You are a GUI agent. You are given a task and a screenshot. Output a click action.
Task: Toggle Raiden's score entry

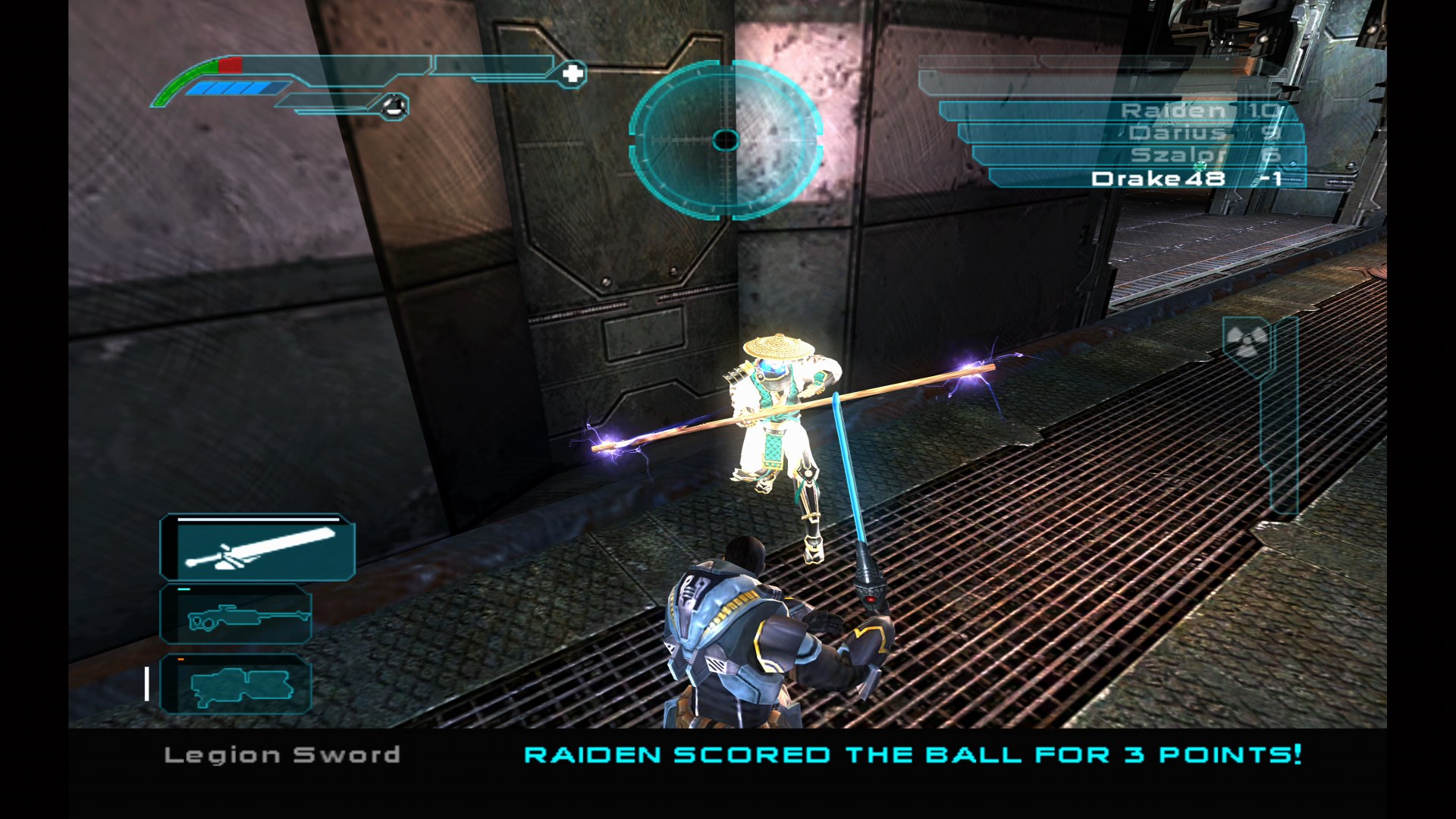point(1174,112)
